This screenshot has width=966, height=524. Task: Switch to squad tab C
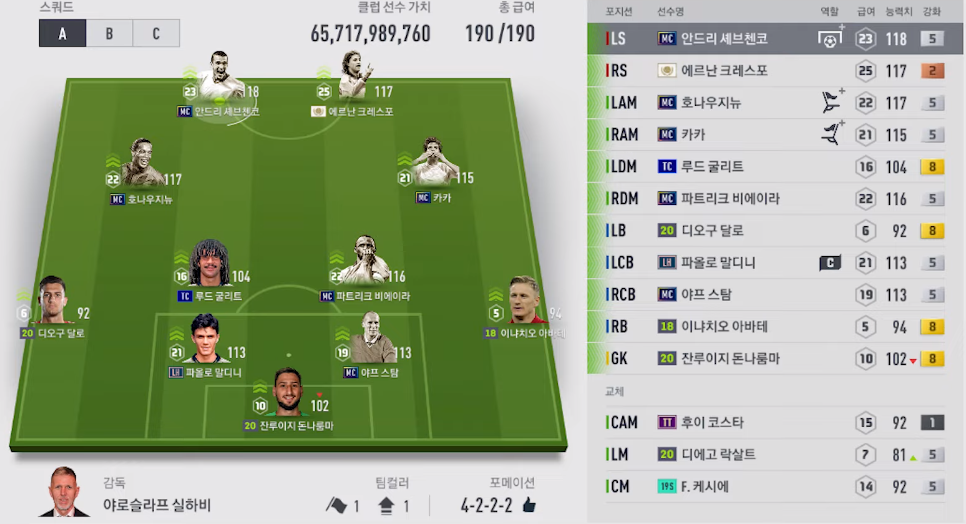coord(156,33)
